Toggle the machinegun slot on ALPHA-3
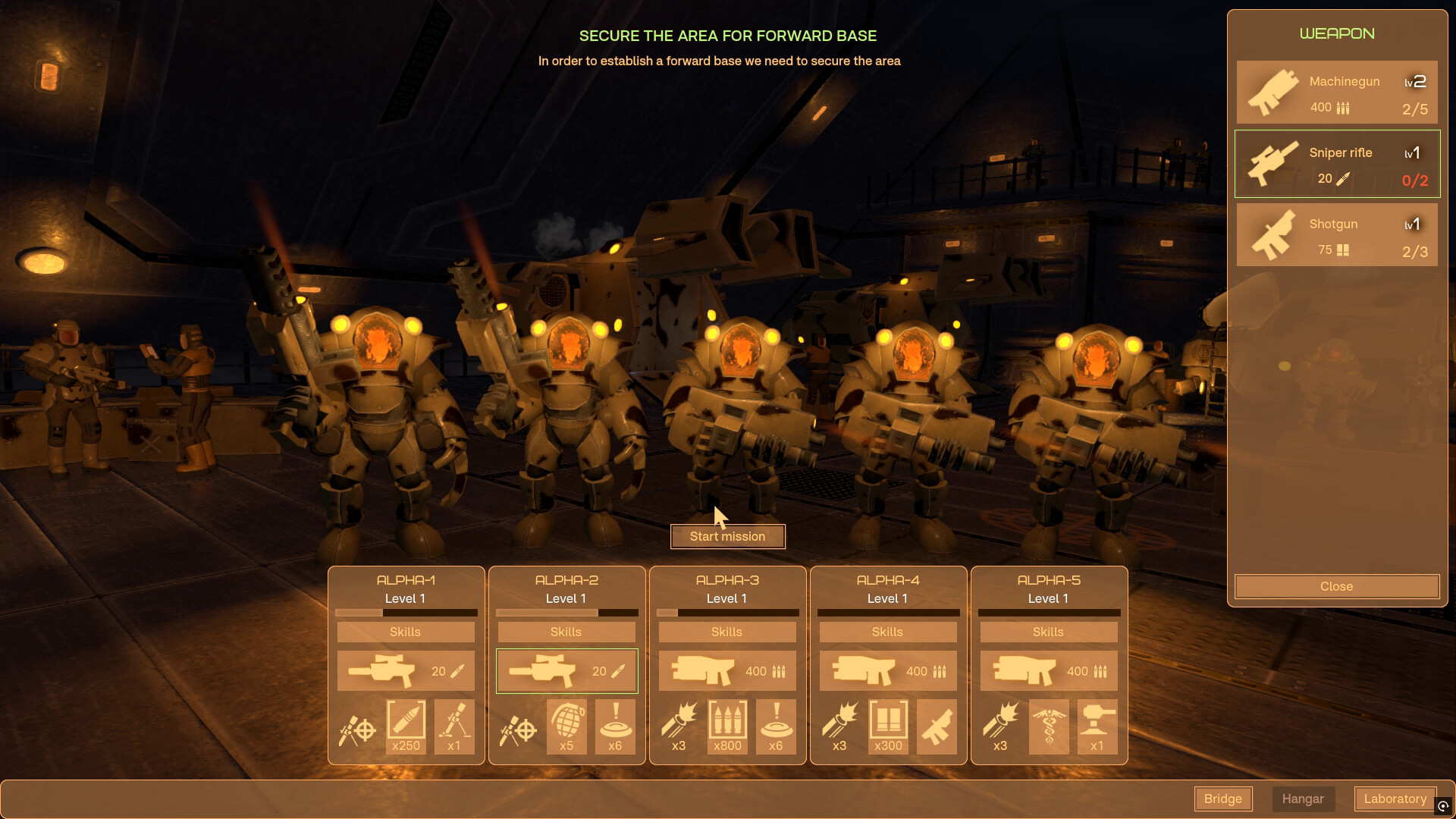 point(727,670)
